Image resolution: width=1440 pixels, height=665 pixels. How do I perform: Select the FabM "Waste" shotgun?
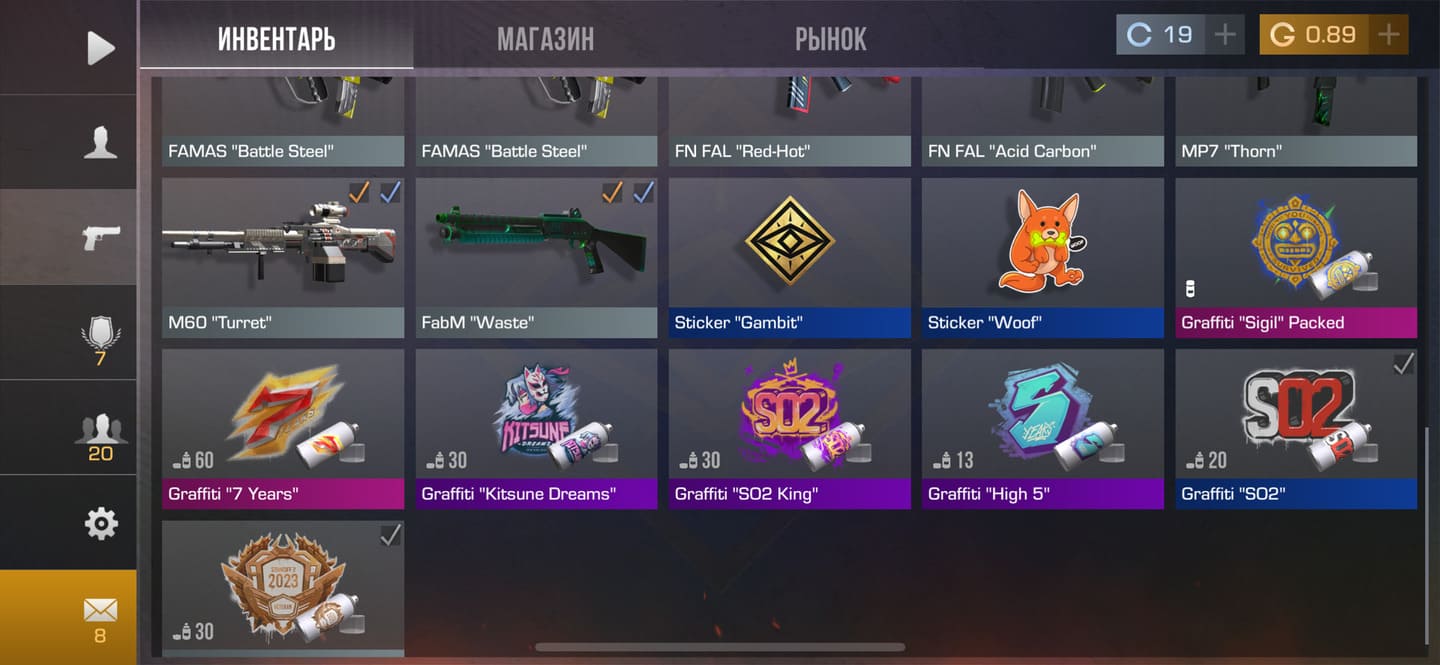click(536, 256)
